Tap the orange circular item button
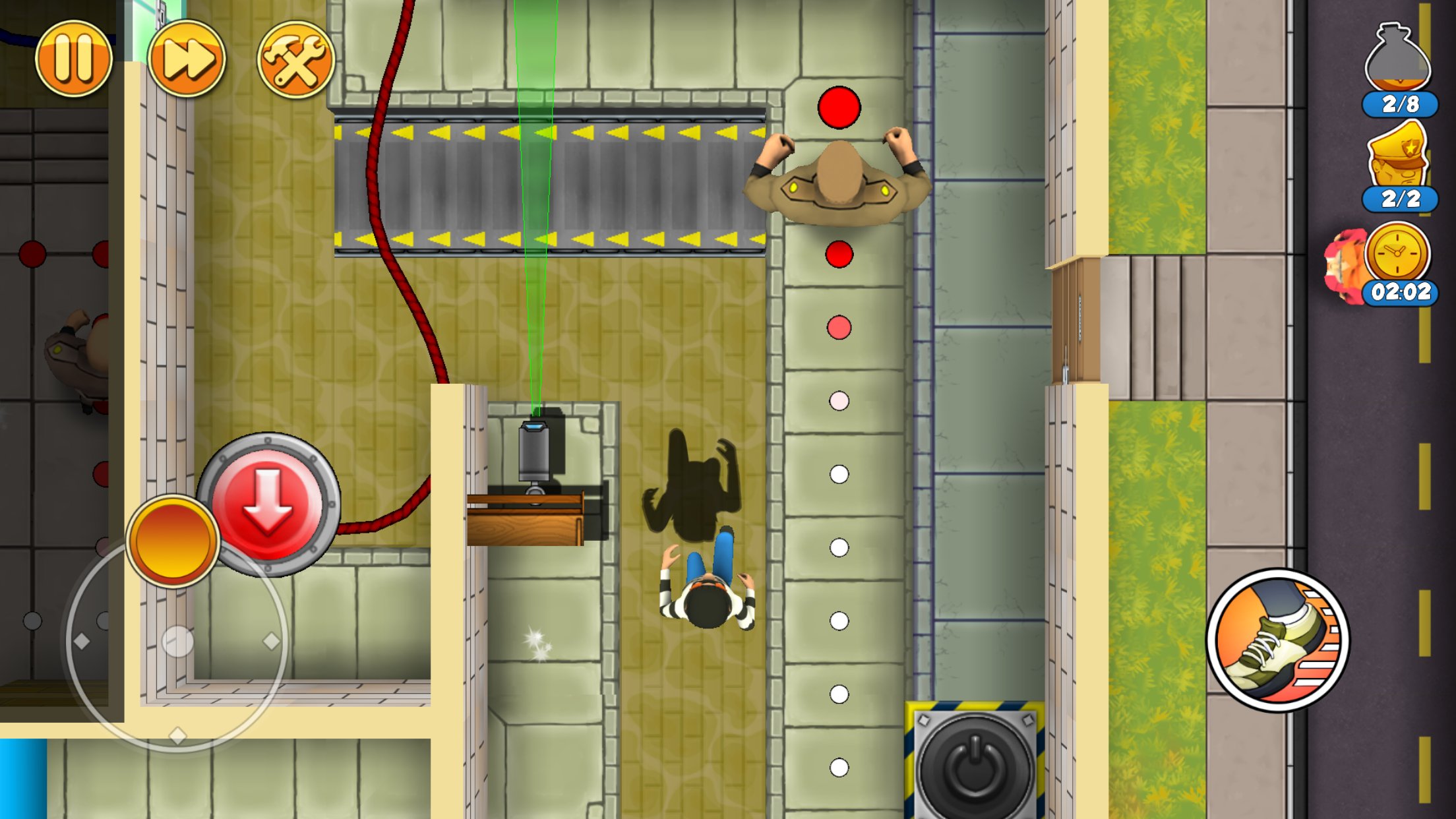The width and height of the screenshot is (1456, 819). (173, 539)
